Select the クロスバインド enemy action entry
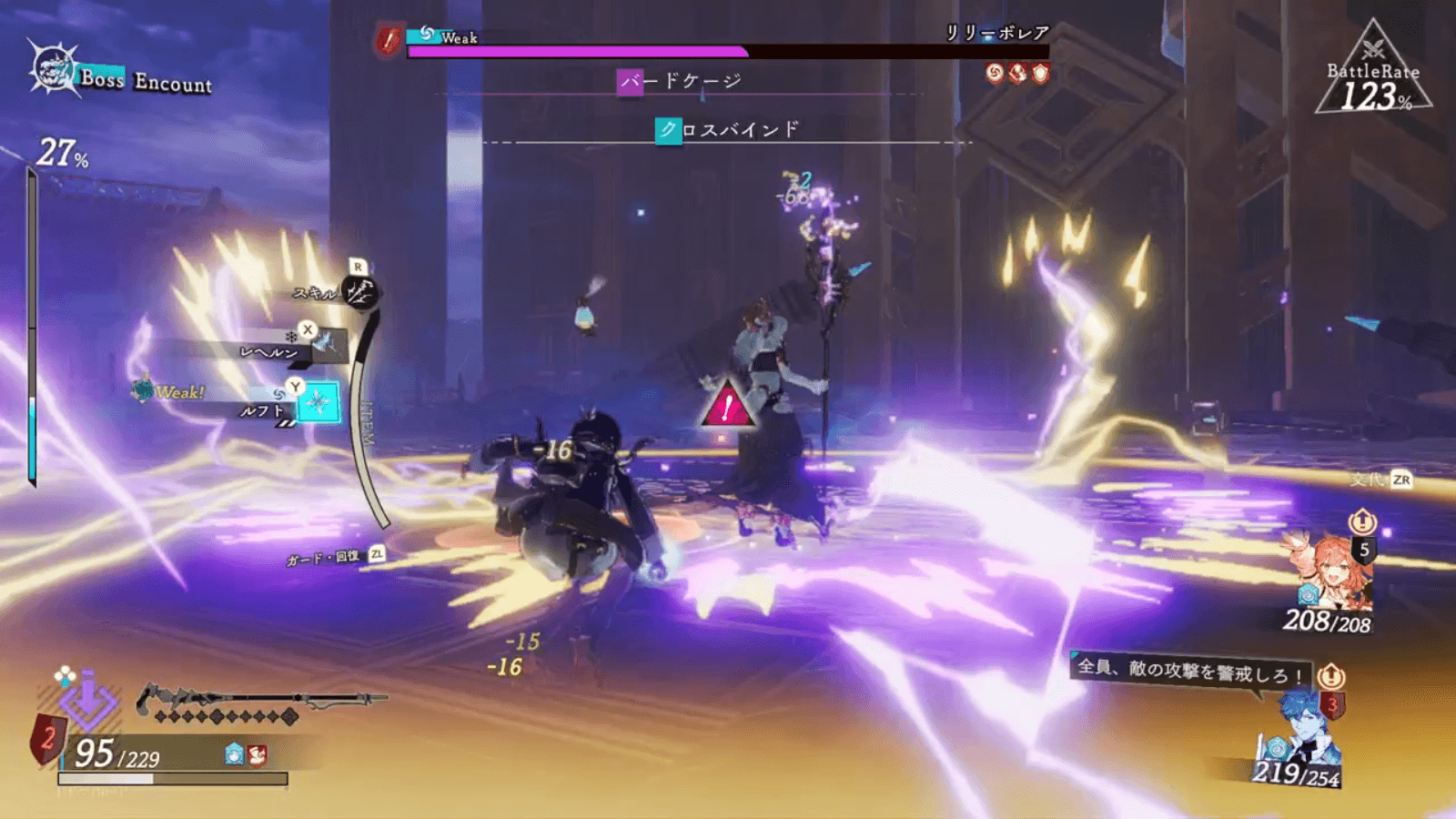The width and height of the screenshot is (1456, 819). pos(728,130)
